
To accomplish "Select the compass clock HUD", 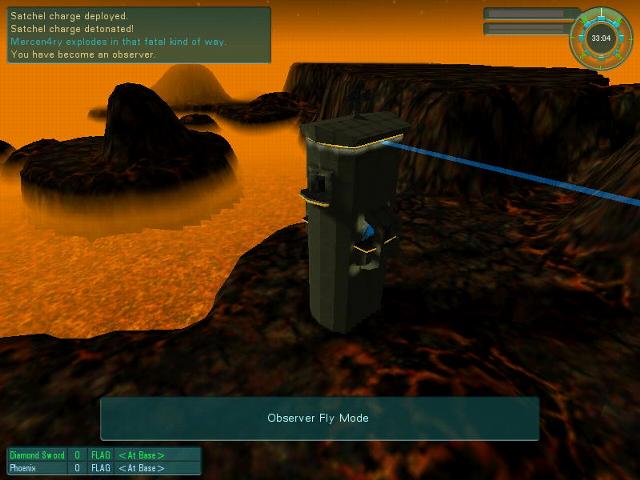I will 601,39.
